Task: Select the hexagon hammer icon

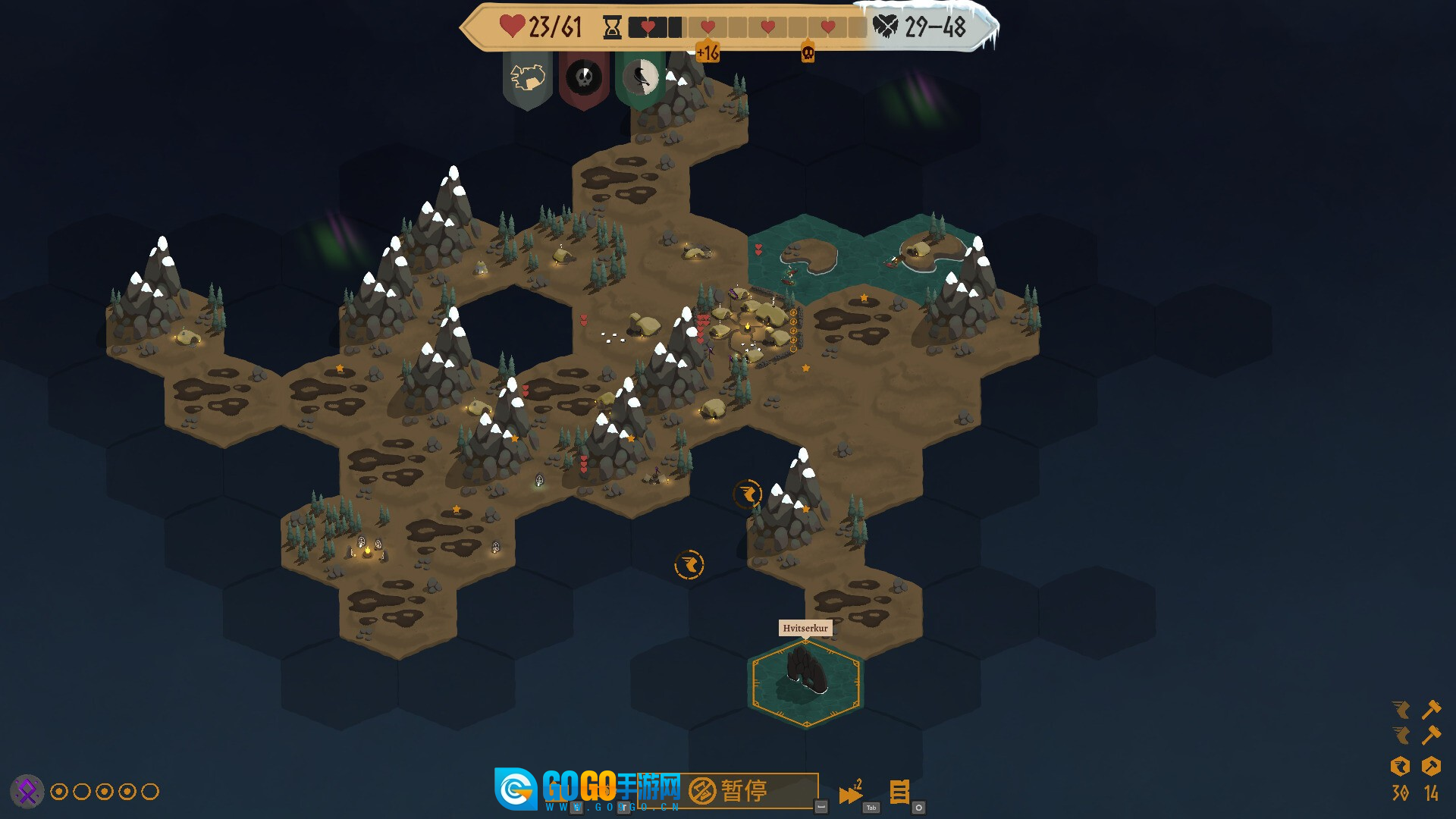Action: pos(1431,766)
